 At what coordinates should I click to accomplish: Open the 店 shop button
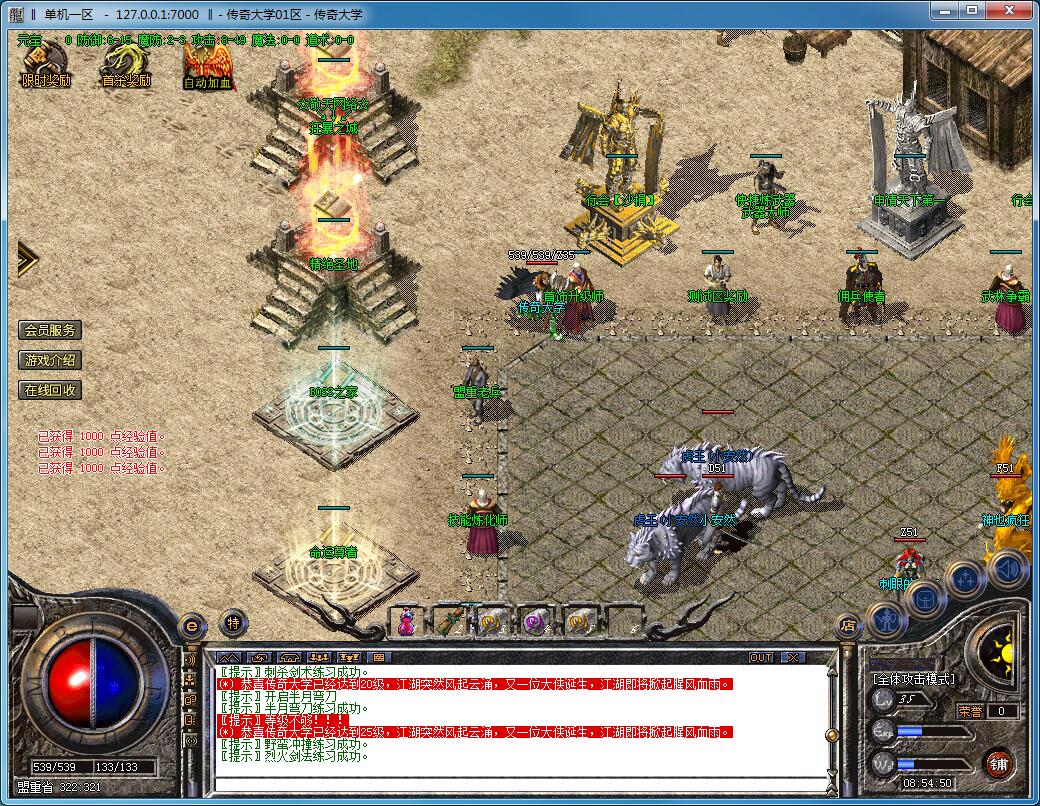tap(847, 627)
